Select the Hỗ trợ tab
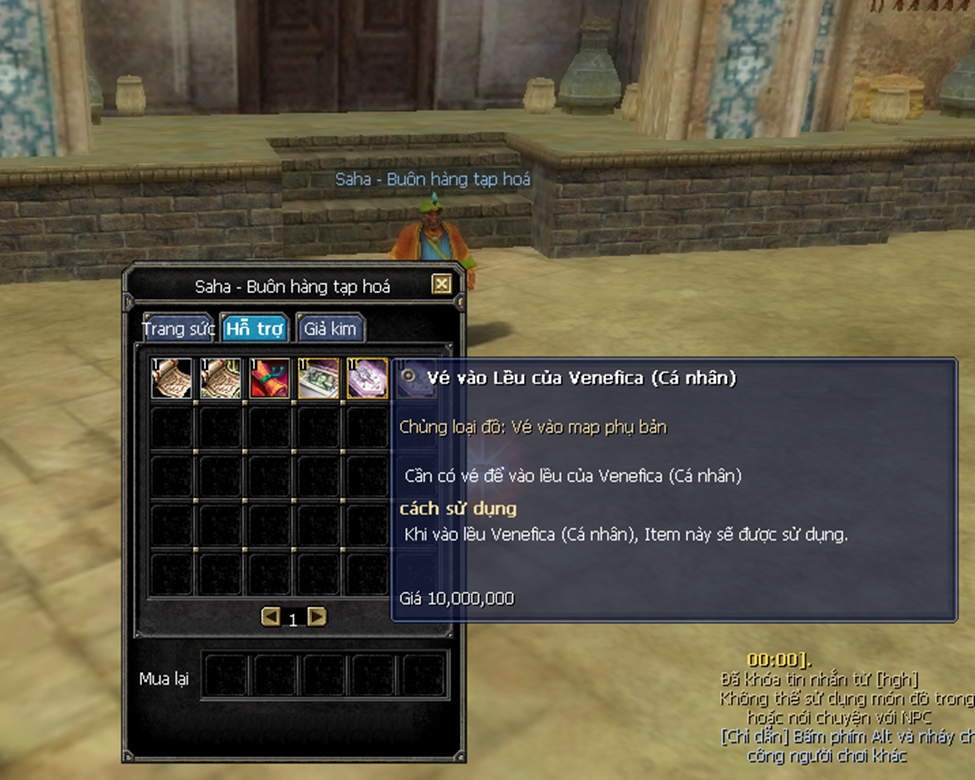Viewport: 975px width, 780px height. coord(254,328)
